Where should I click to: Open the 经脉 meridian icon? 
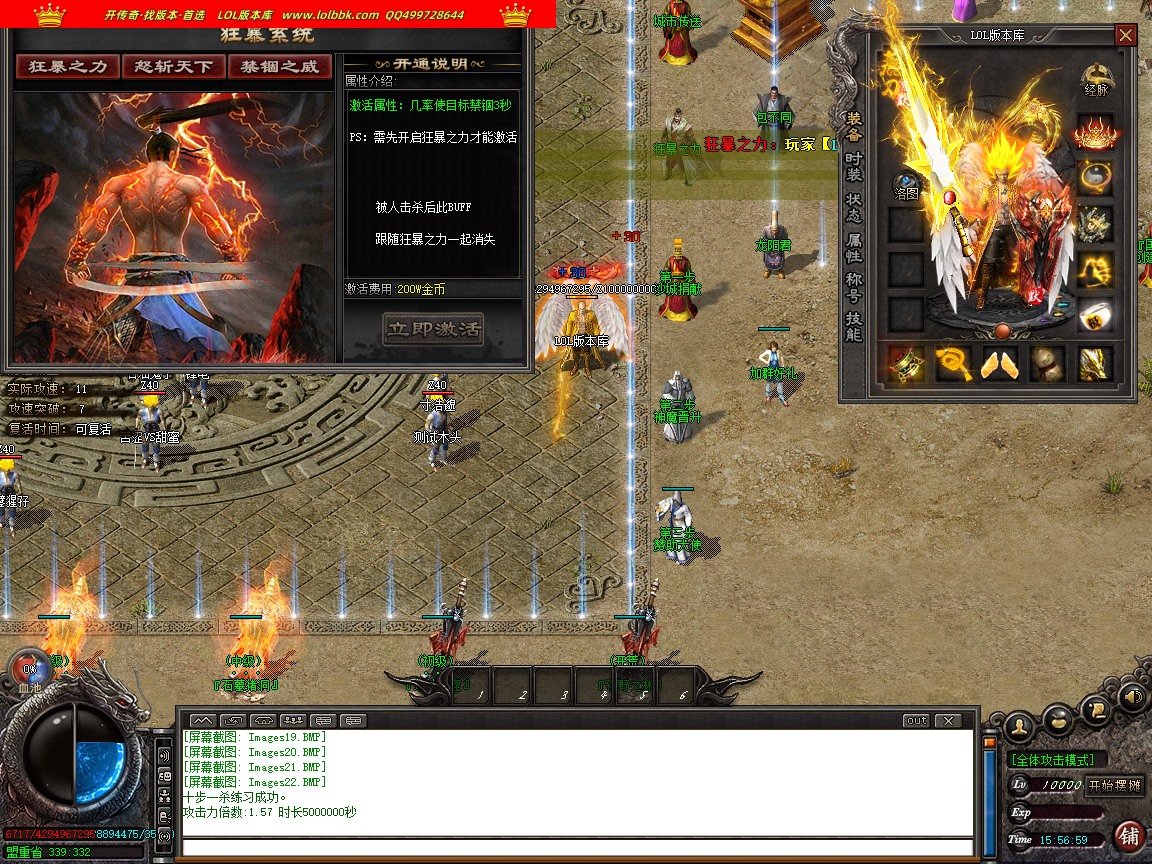tap(1096, 78)
